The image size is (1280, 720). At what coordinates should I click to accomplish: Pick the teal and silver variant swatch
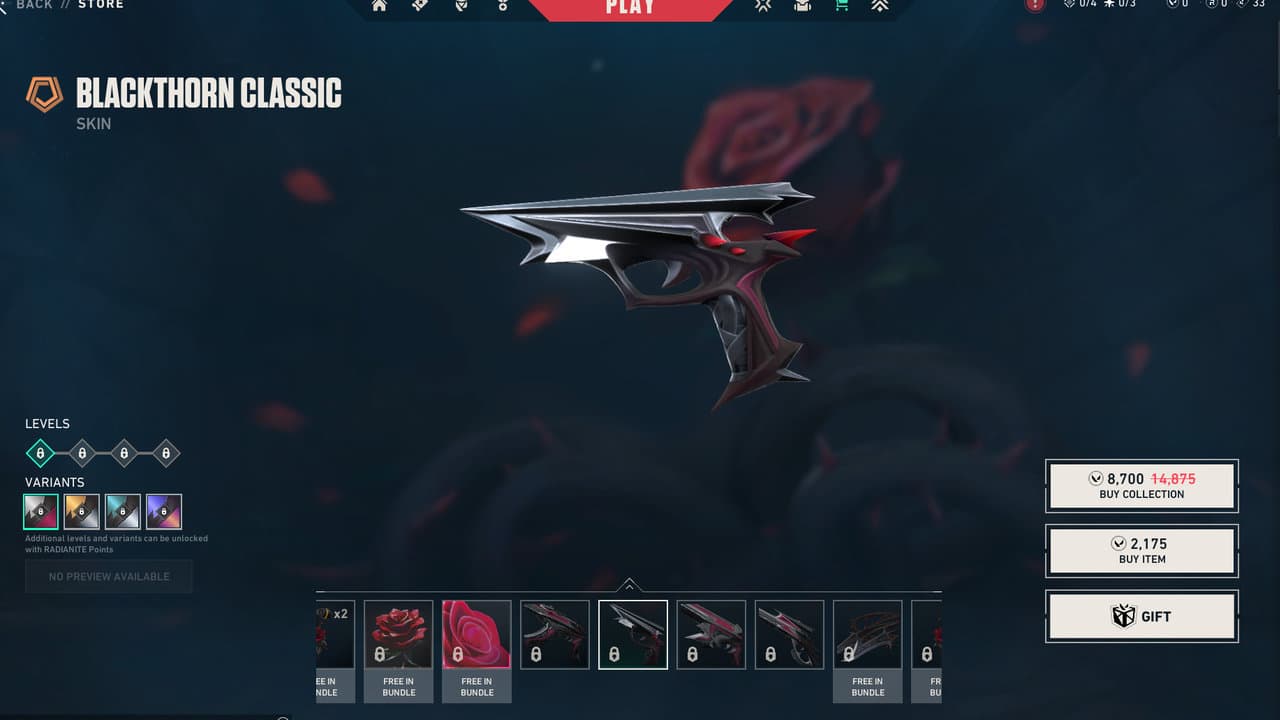click(123, 511)
